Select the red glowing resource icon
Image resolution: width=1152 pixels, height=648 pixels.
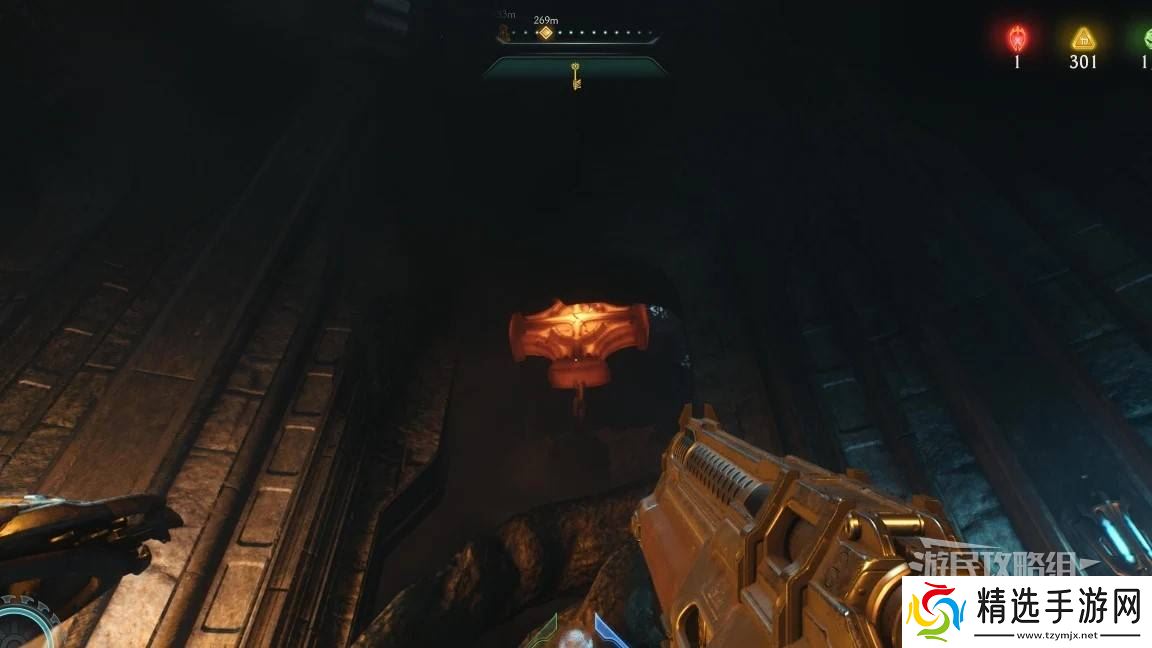(1017, 39)
